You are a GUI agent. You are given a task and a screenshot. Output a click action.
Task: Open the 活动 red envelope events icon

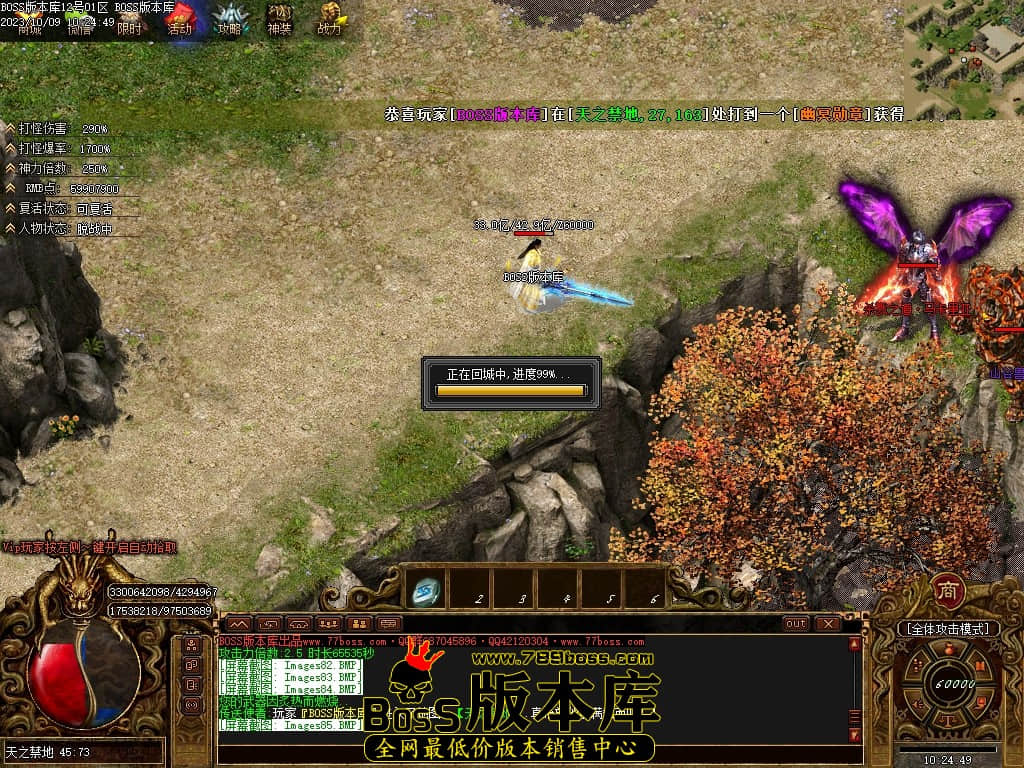(180, 19)
